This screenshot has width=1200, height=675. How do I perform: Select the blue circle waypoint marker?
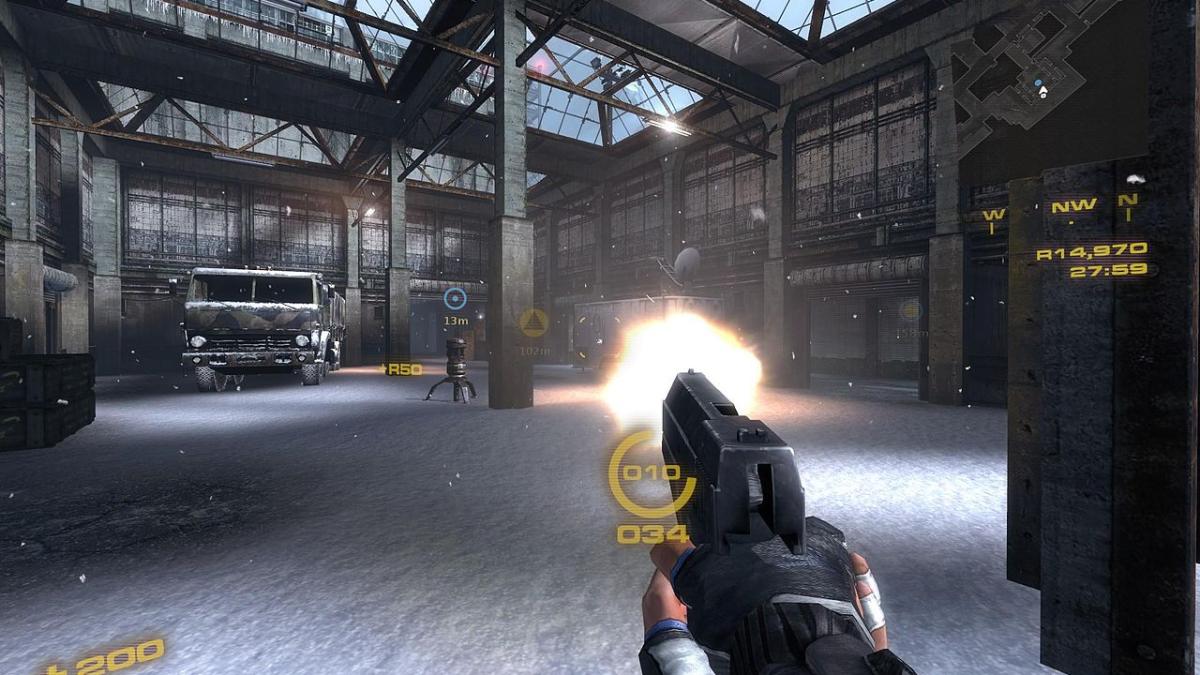coord(455,298)
